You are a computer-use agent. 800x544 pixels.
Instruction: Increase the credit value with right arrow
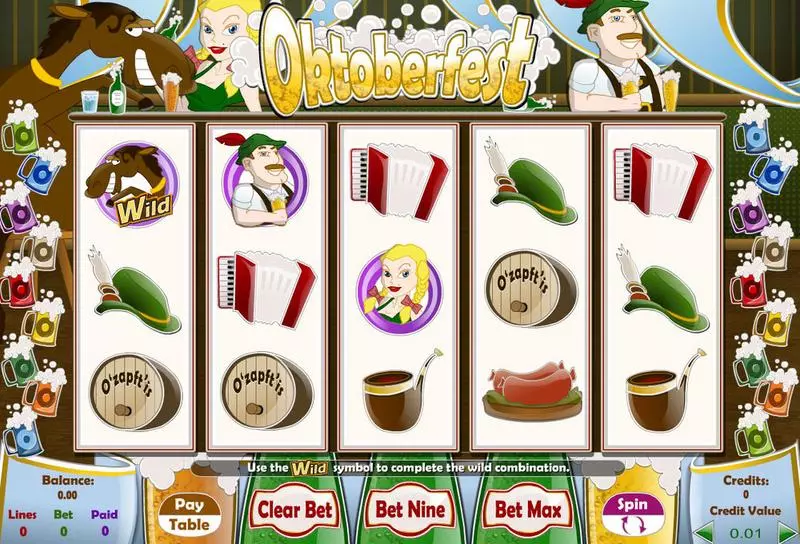[785, 533]
